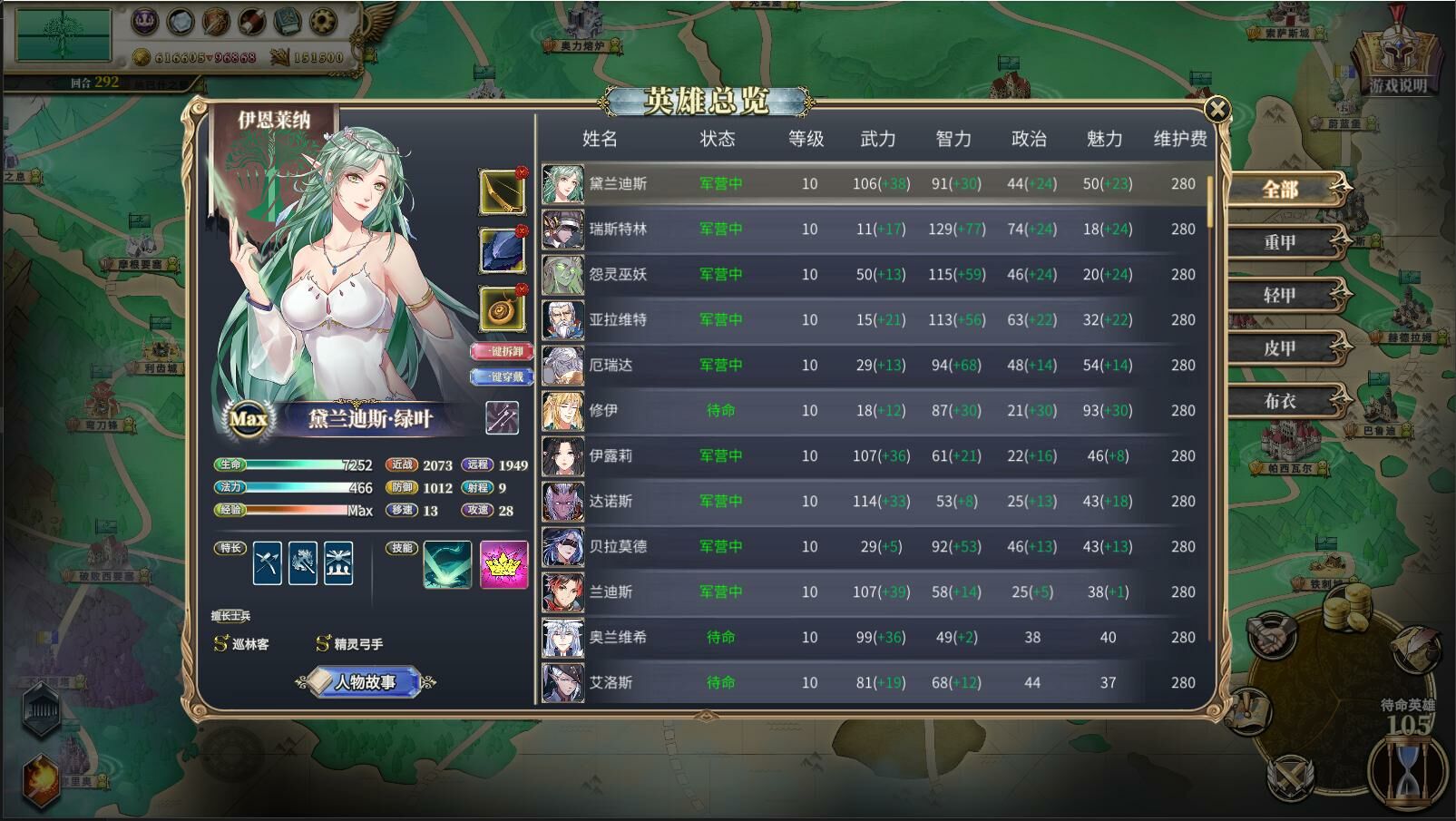Open the gear settings icon
The width and height of the screenshot is (1456, 821).
[x=322, y=21]
